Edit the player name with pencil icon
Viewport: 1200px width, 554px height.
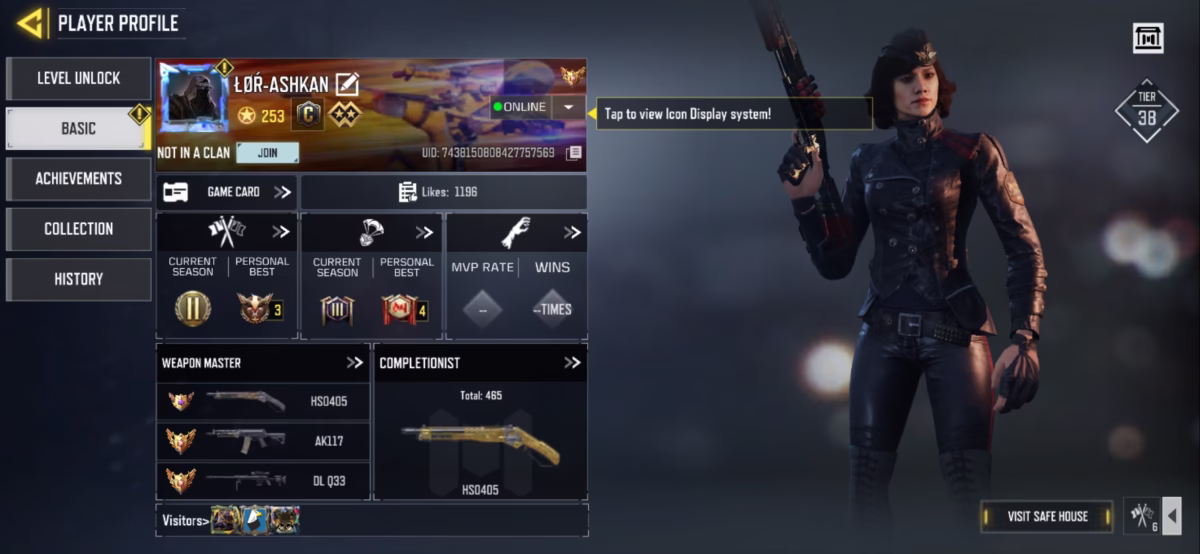347,84
